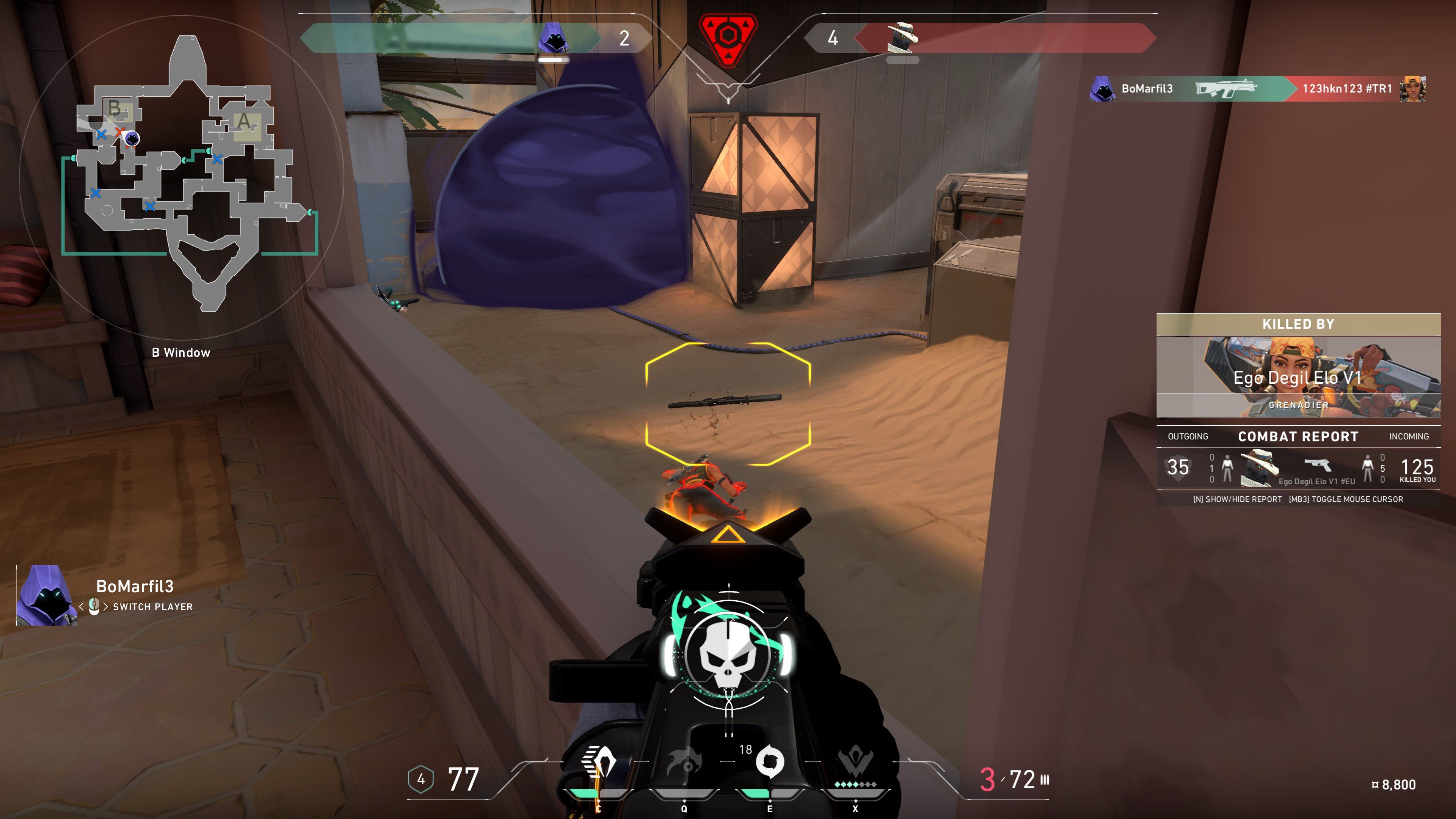Select the Ego Degil Elo V1 combat report row
The height and width of the screenshot is (819, 1456).
(x=1298, y=468)
